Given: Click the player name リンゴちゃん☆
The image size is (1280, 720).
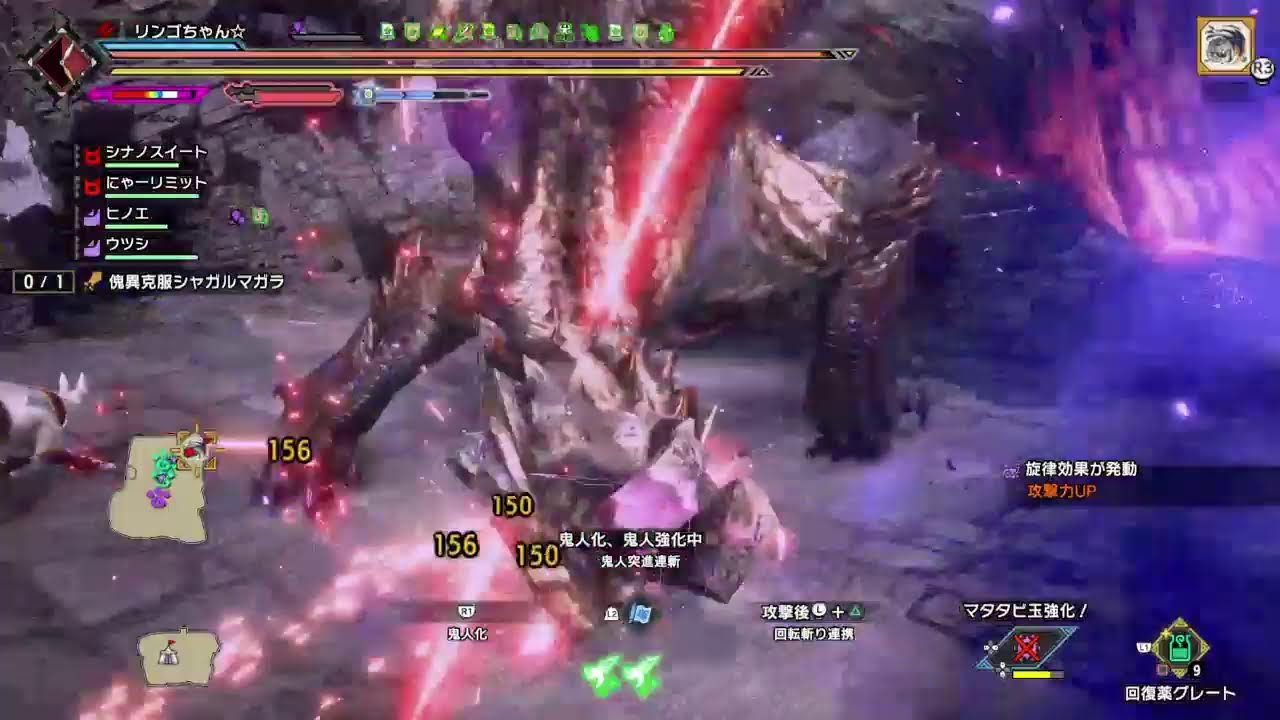Looking at the screenshot, I should [189, 31].
